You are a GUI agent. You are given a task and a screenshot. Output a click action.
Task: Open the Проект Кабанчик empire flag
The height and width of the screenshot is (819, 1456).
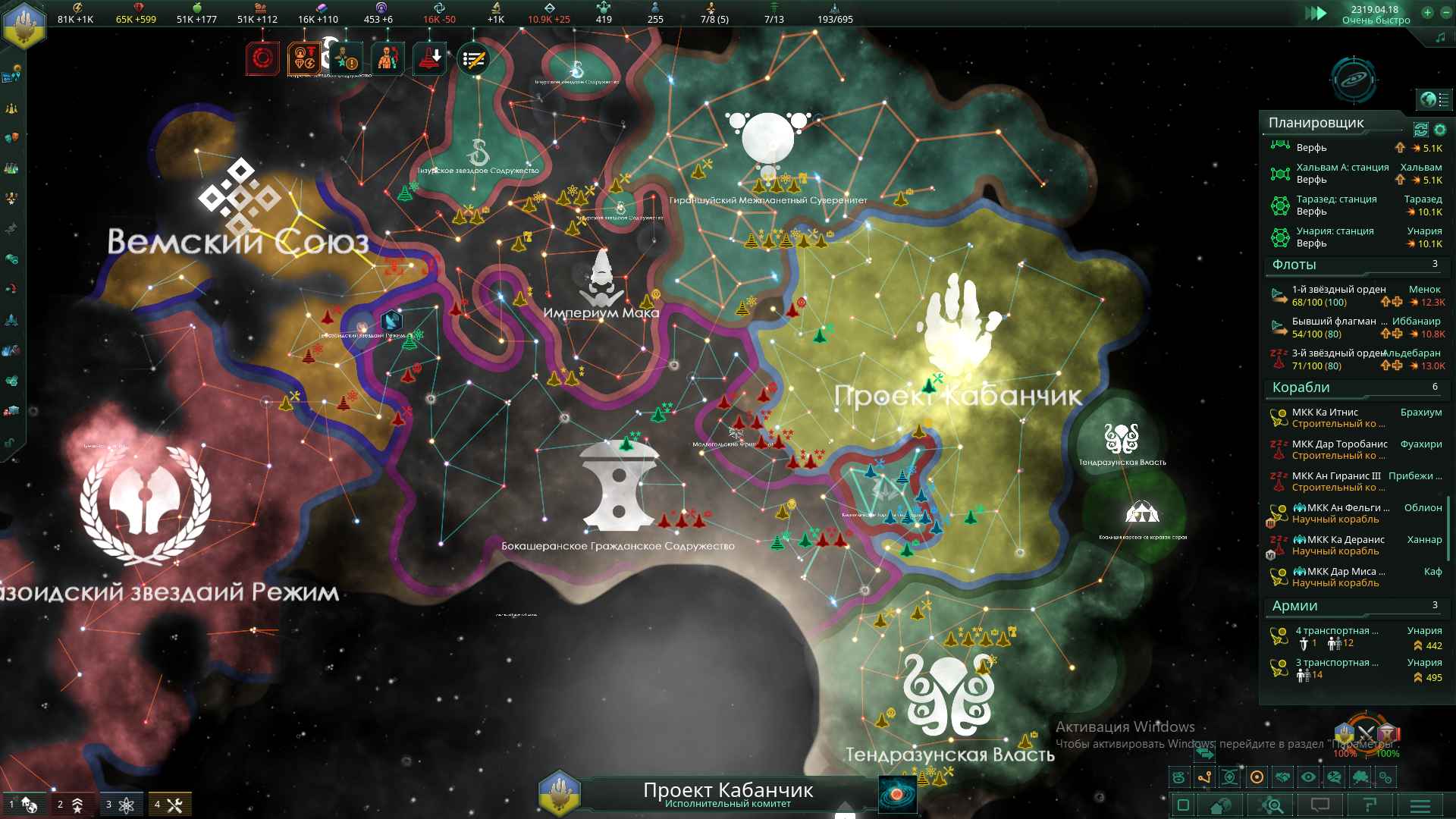tap(559, 793)
